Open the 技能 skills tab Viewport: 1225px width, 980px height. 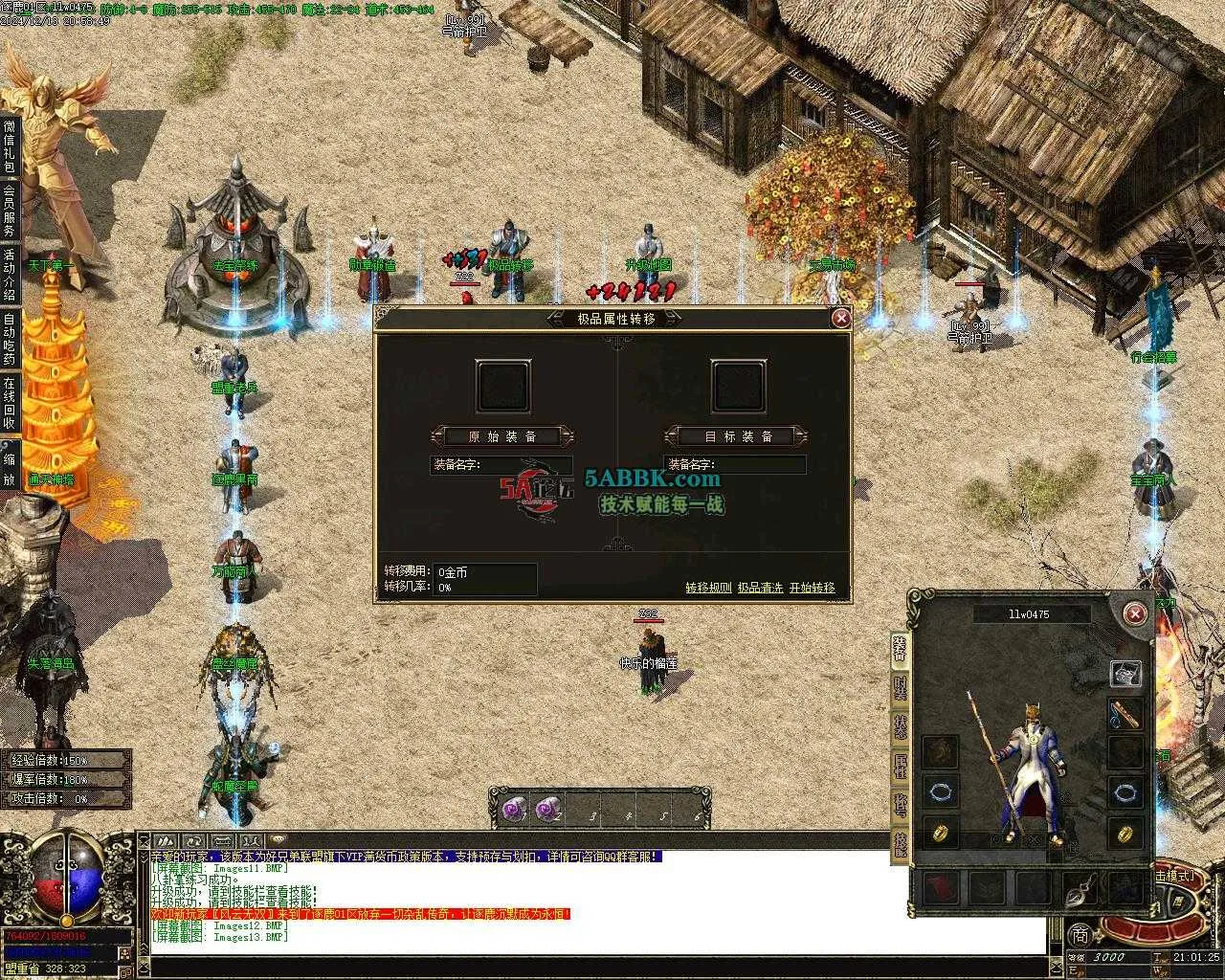pyautogui.click(x=900, y=844)
